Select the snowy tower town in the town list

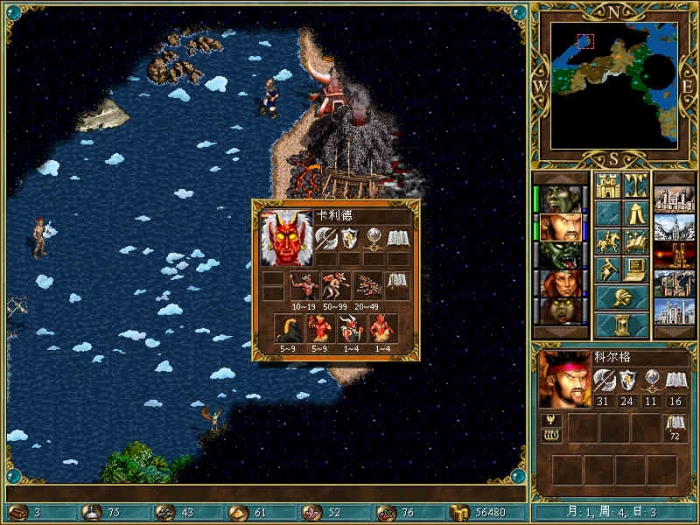pos(674,227)
